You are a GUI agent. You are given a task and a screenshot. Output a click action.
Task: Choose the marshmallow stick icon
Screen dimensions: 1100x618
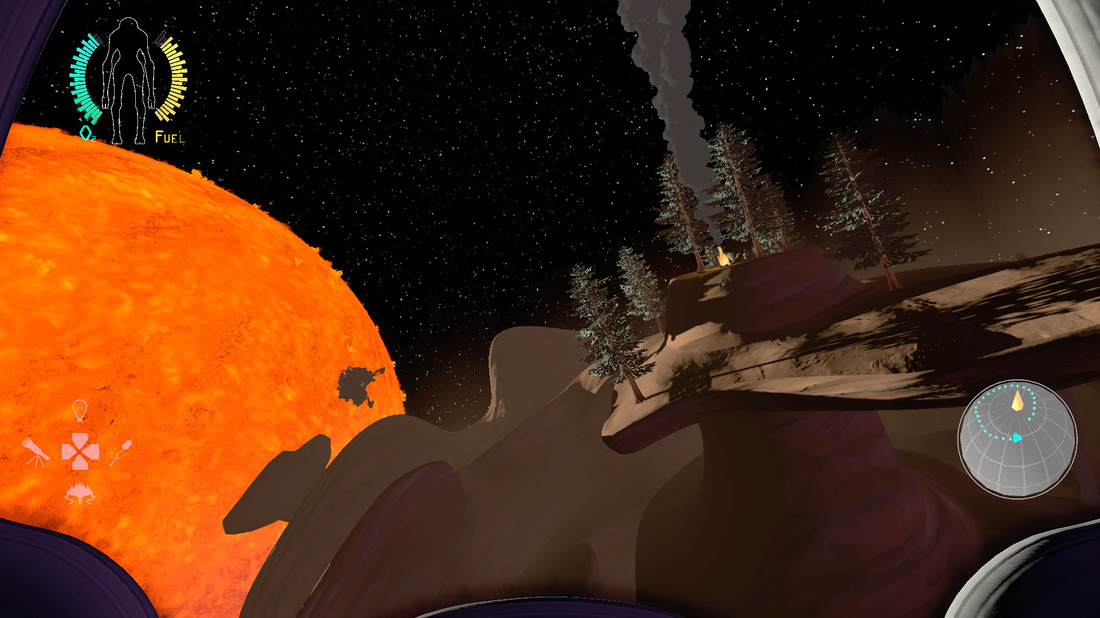(x=124, y=453)
